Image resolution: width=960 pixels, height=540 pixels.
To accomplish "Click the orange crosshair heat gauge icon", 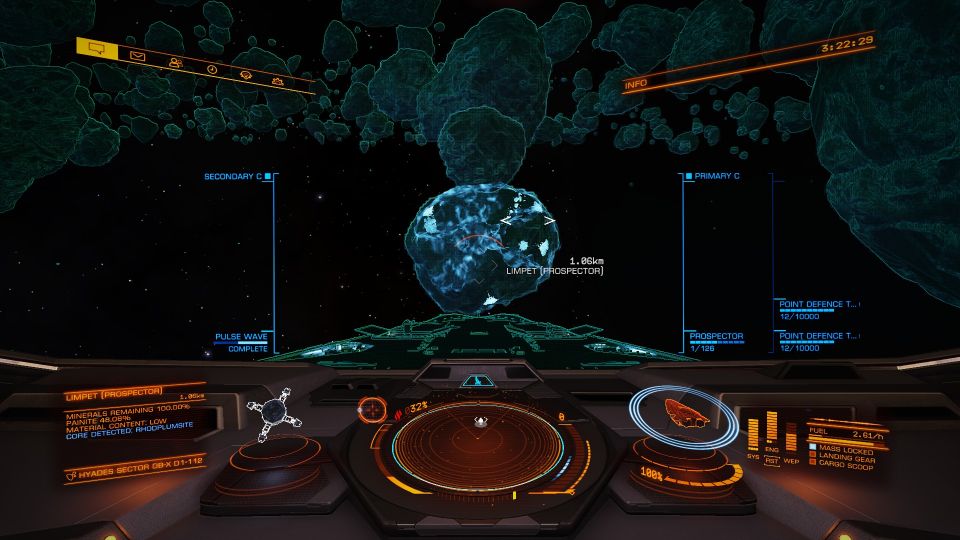I will coord(372,408).
